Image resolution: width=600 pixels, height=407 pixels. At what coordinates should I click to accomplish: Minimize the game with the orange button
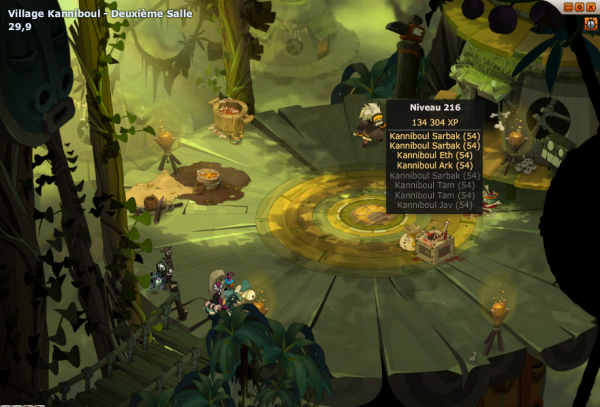569,6
